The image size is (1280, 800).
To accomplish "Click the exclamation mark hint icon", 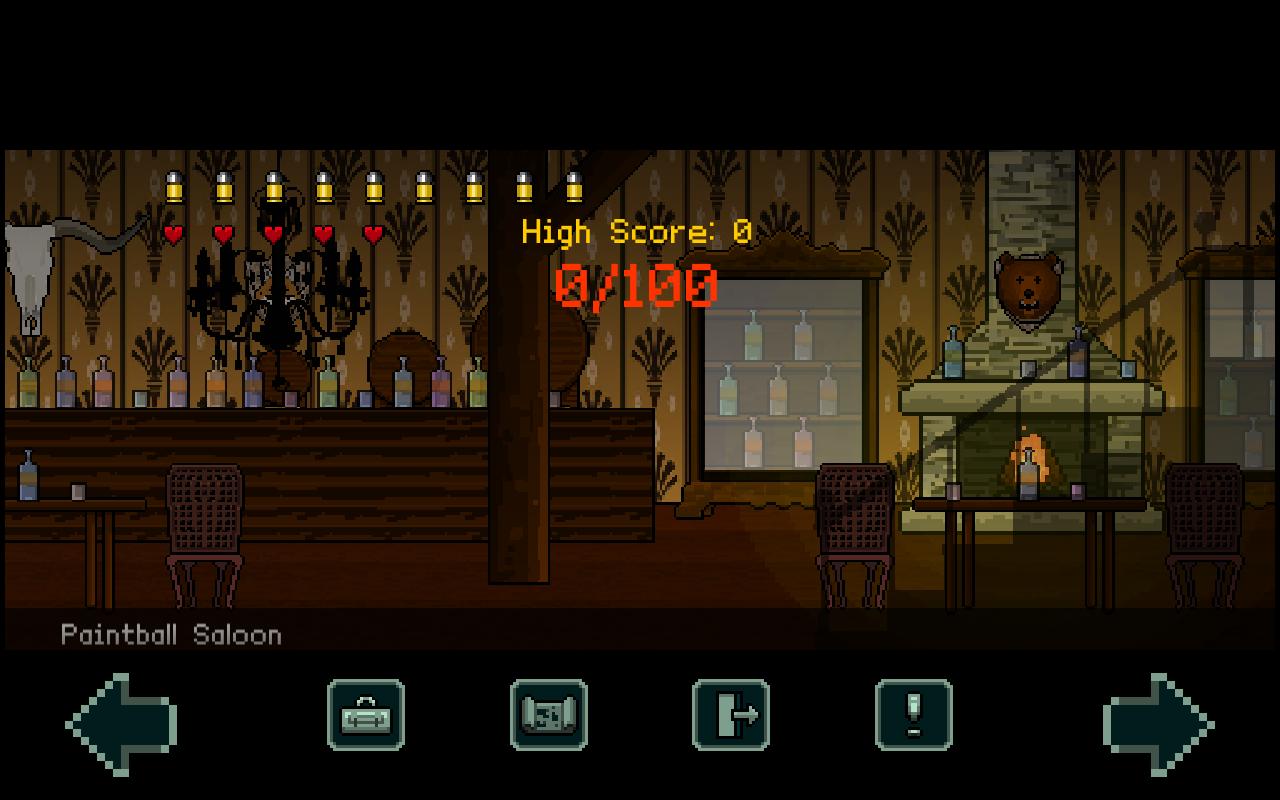I will [x=914, y=717].
